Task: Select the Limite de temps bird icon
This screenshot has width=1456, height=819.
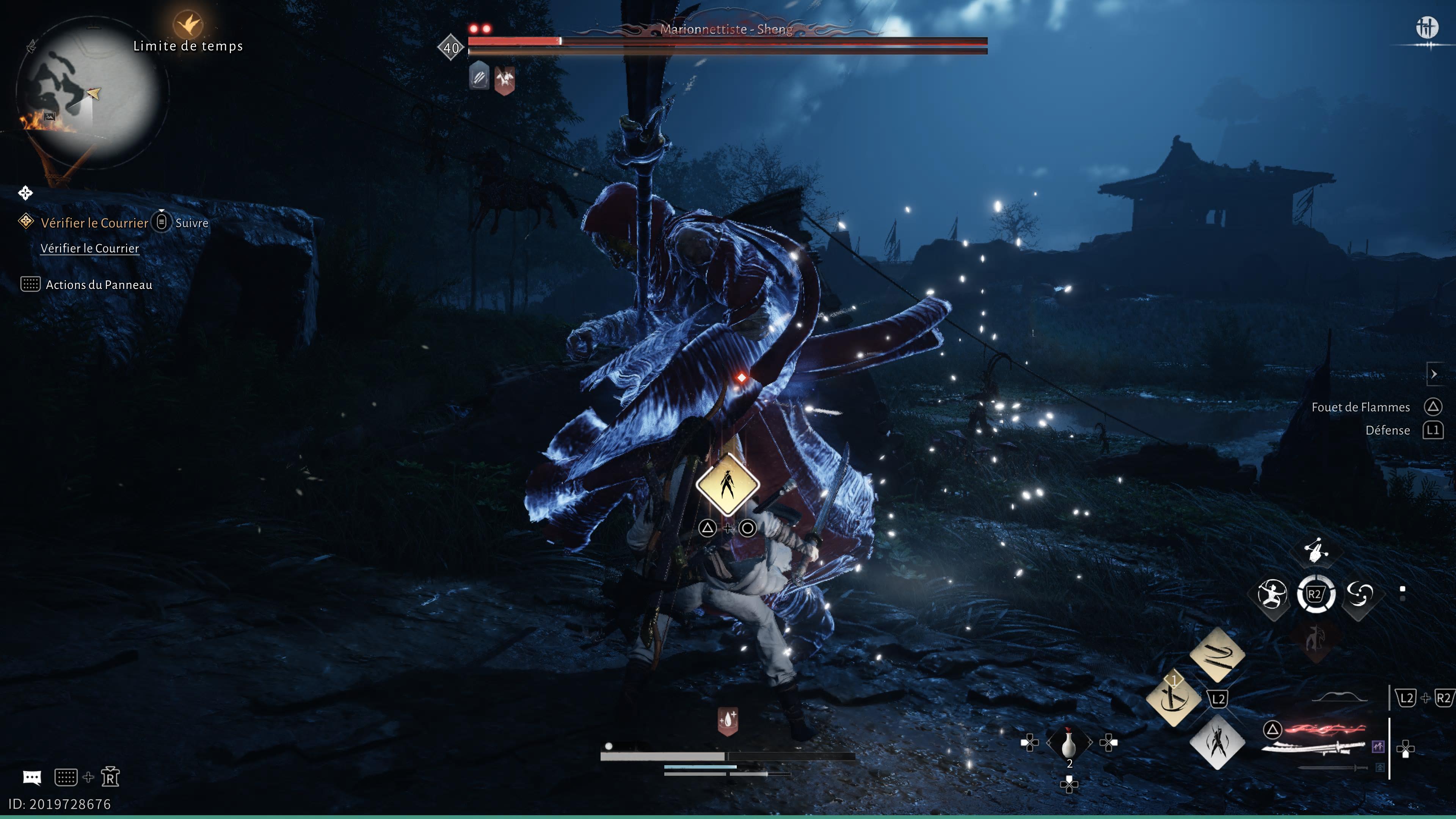Action: (x=188, y=24)
